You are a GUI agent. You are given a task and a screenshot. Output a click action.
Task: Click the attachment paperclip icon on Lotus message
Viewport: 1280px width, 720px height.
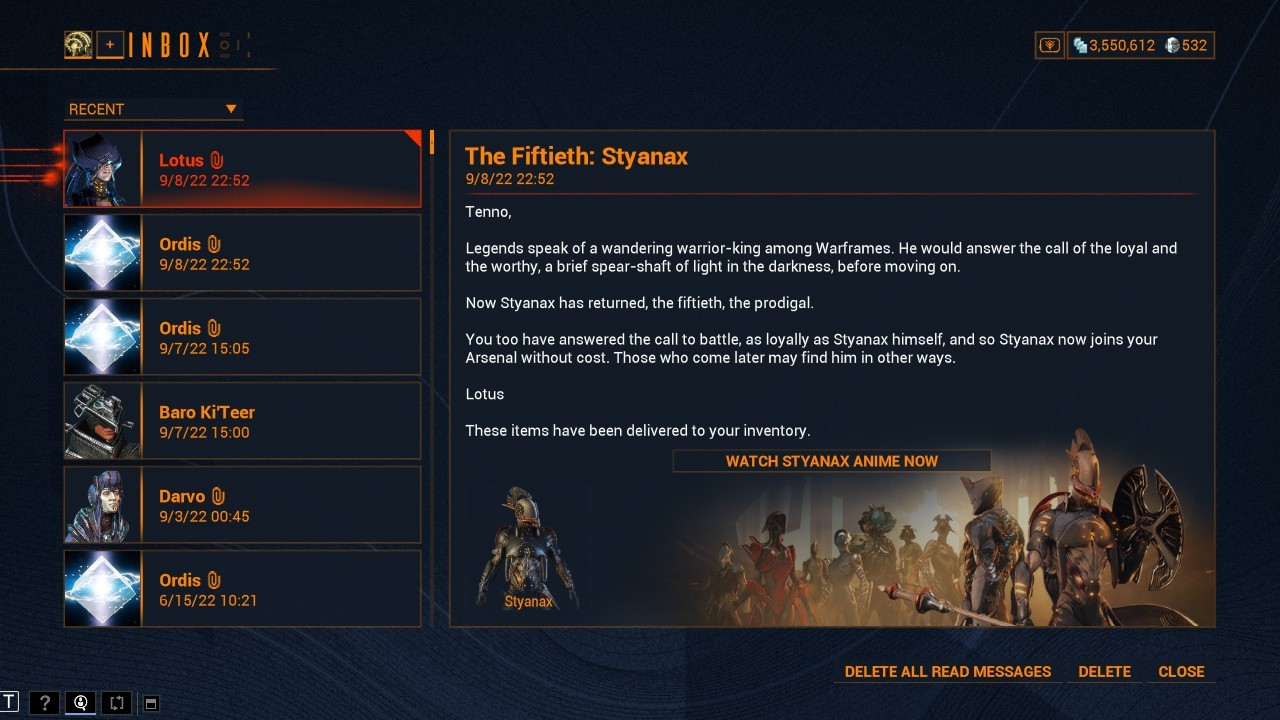coord(215,159)
